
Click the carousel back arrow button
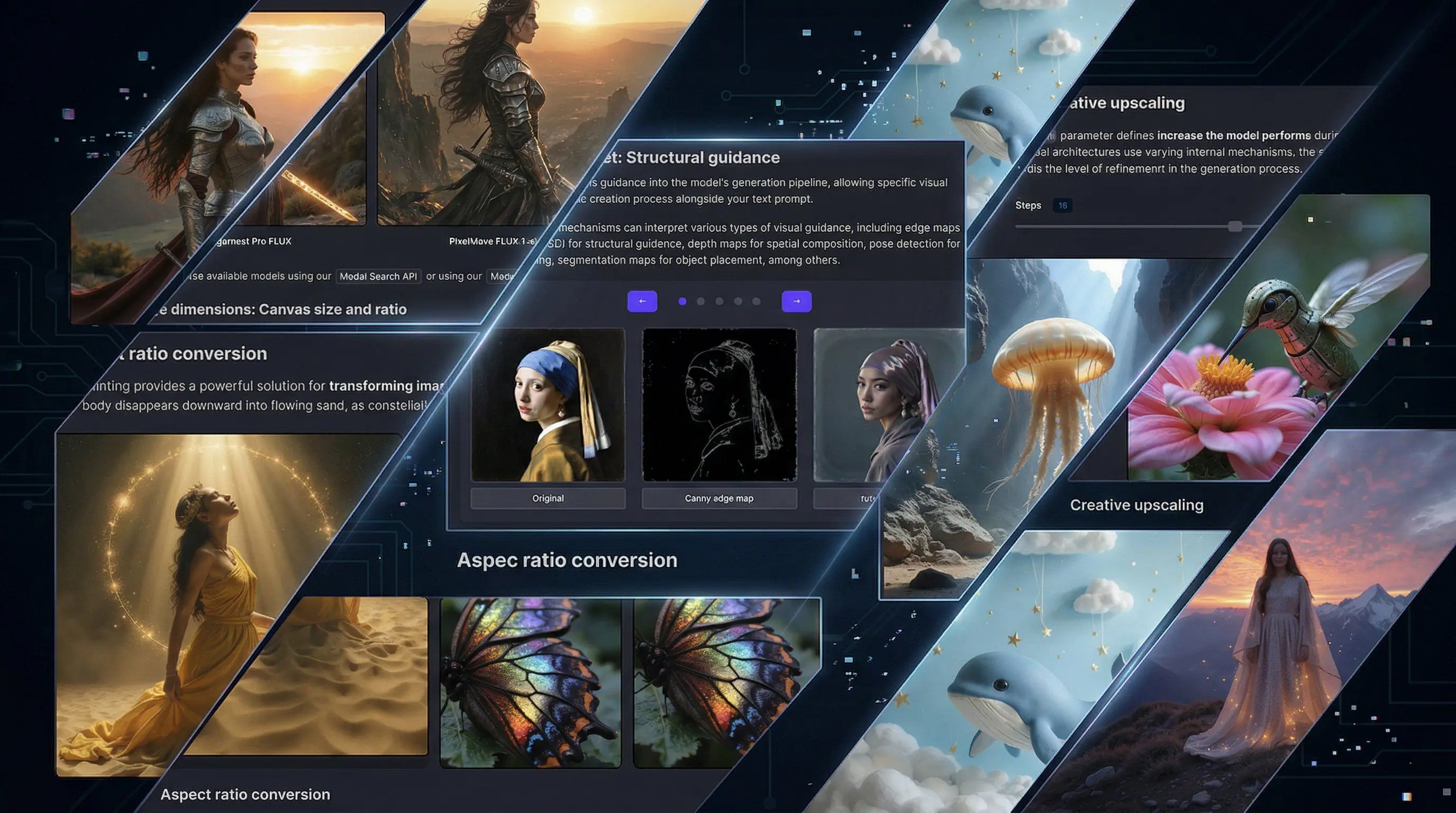[x=642, y=301]
